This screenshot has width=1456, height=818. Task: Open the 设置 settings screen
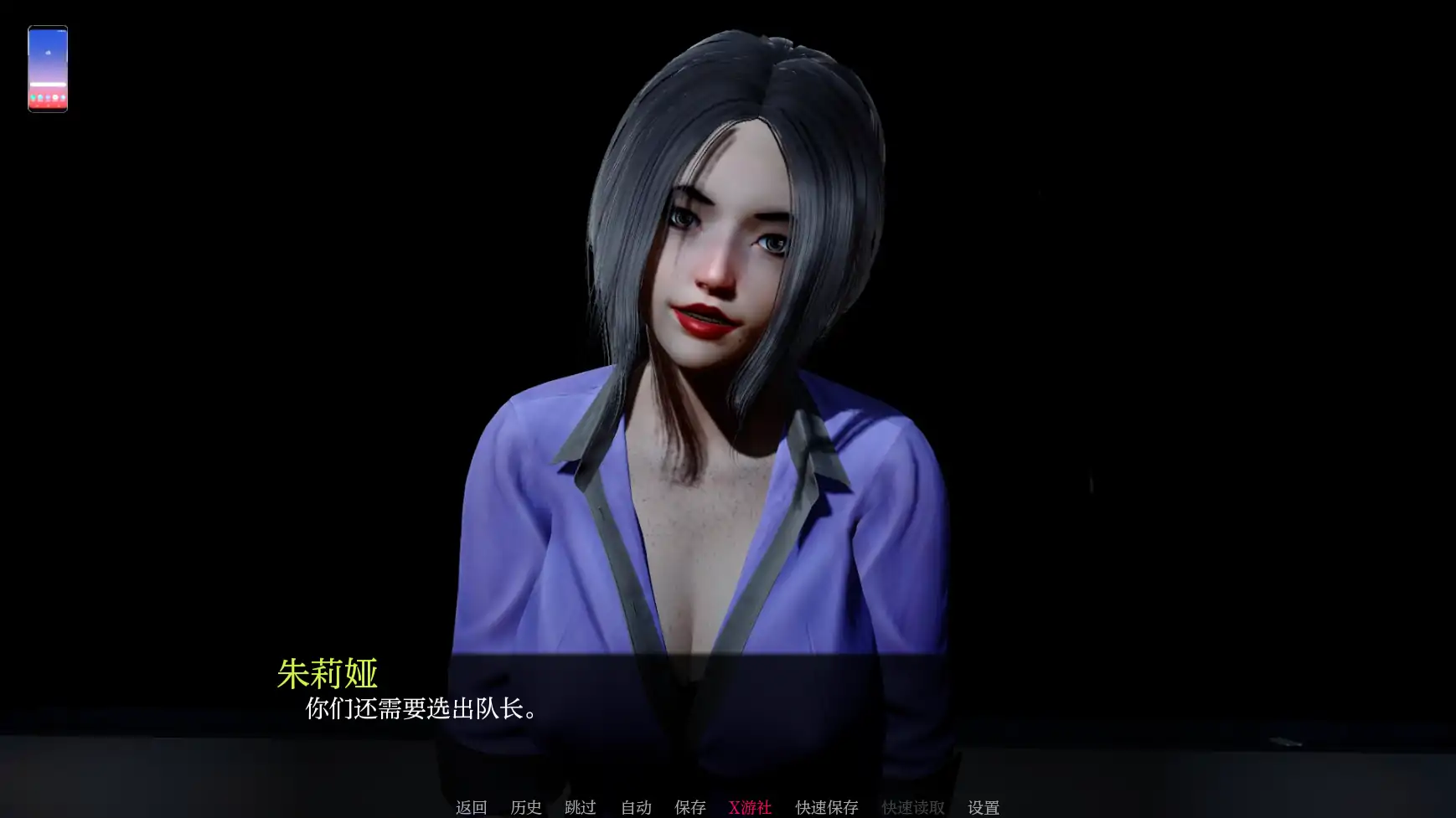click(x=984, y=807)
